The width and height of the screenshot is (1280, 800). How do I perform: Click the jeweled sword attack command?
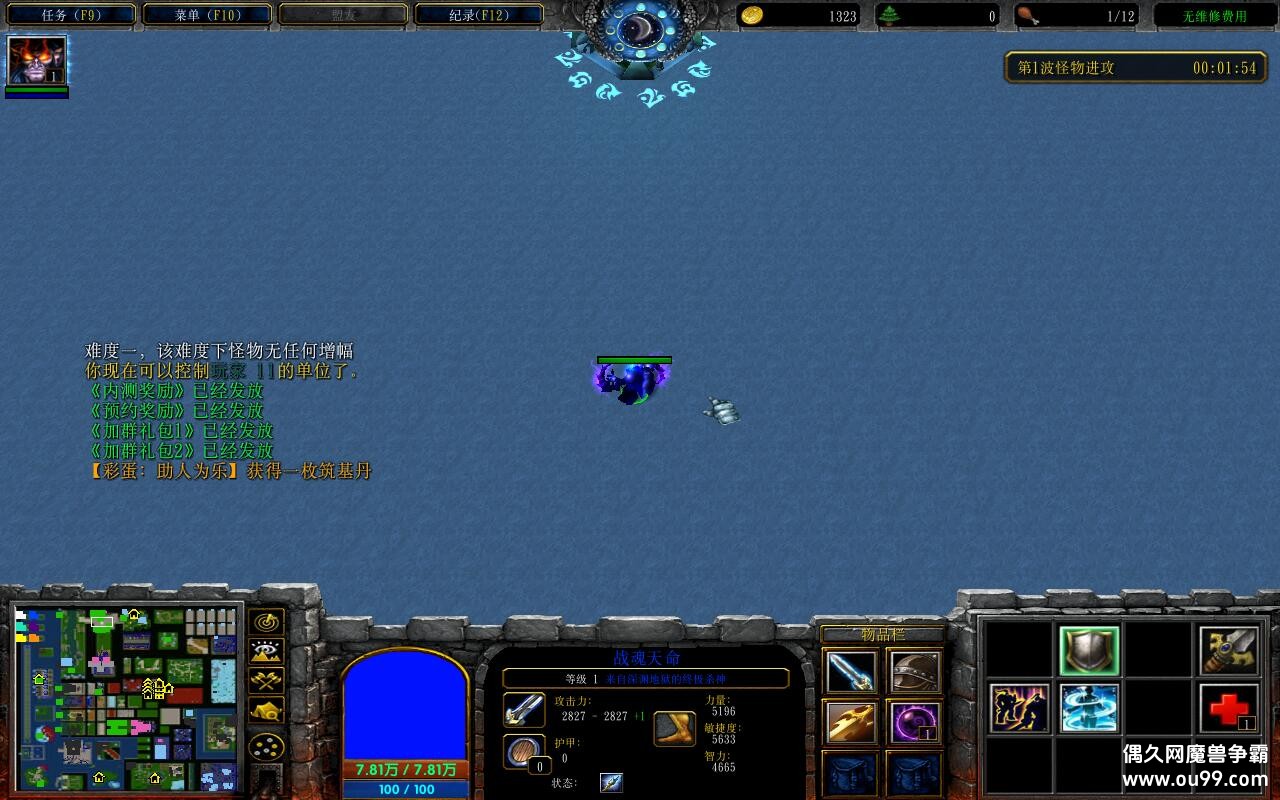coord(1229,651)
